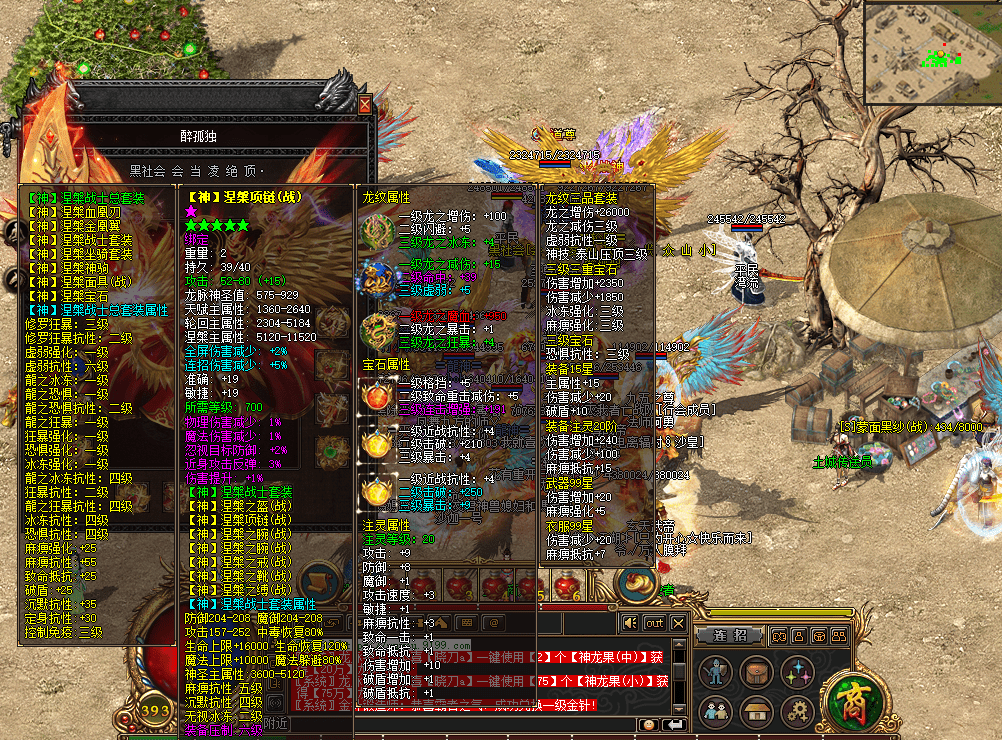This screenshot has height=740, width=1002.
Task: Open the minimap
Action: pyautogui.click(x=931, y=50)
